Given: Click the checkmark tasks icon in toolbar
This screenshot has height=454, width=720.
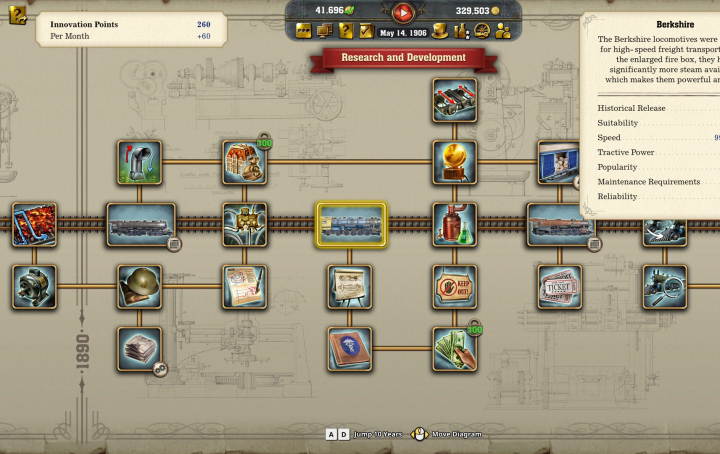Looking at the screenshot, I should 366,31.
